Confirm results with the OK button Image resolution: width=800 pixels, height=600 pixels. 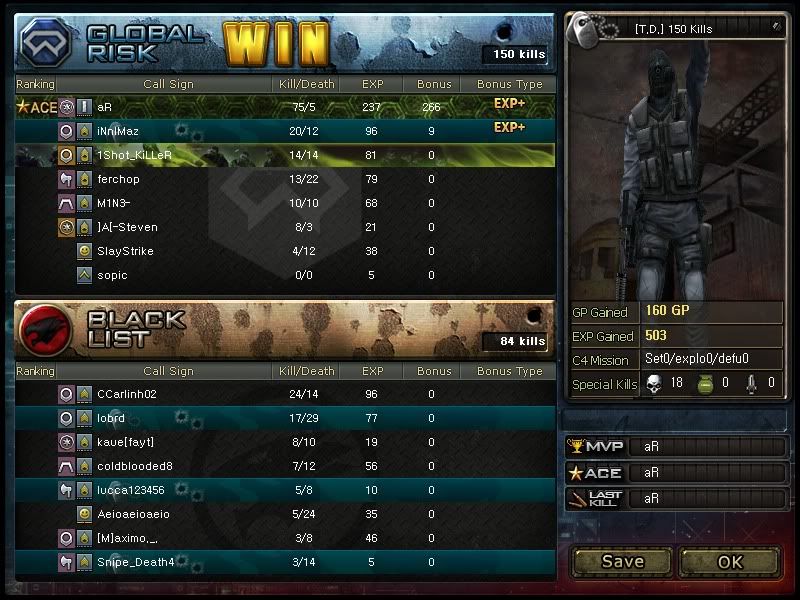click(x=730, y=561)
